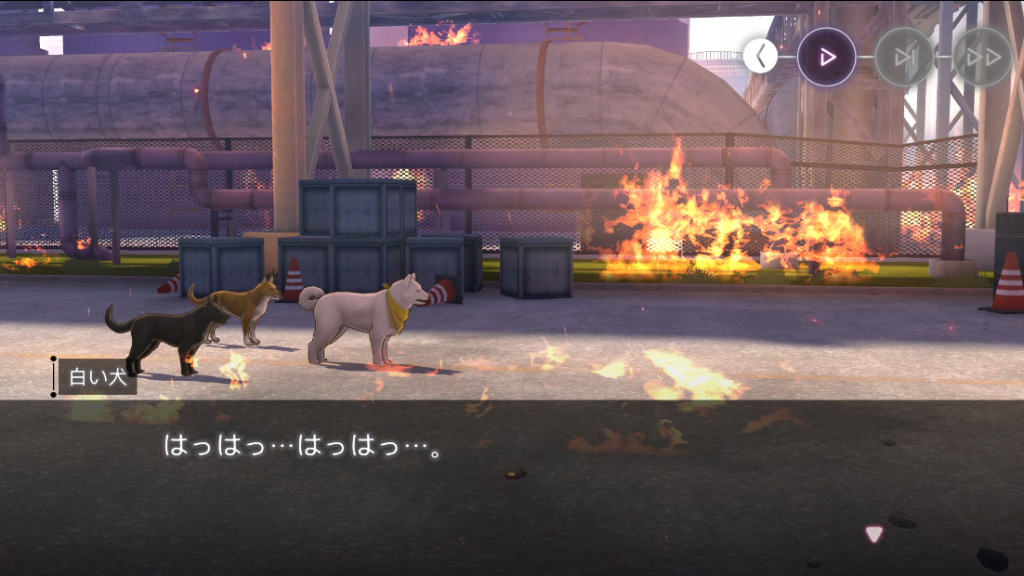This screenshot has height=576, width=1024.
Task: Toggle auto-play with the glowing play button
Action: click(x=827, y=57)
